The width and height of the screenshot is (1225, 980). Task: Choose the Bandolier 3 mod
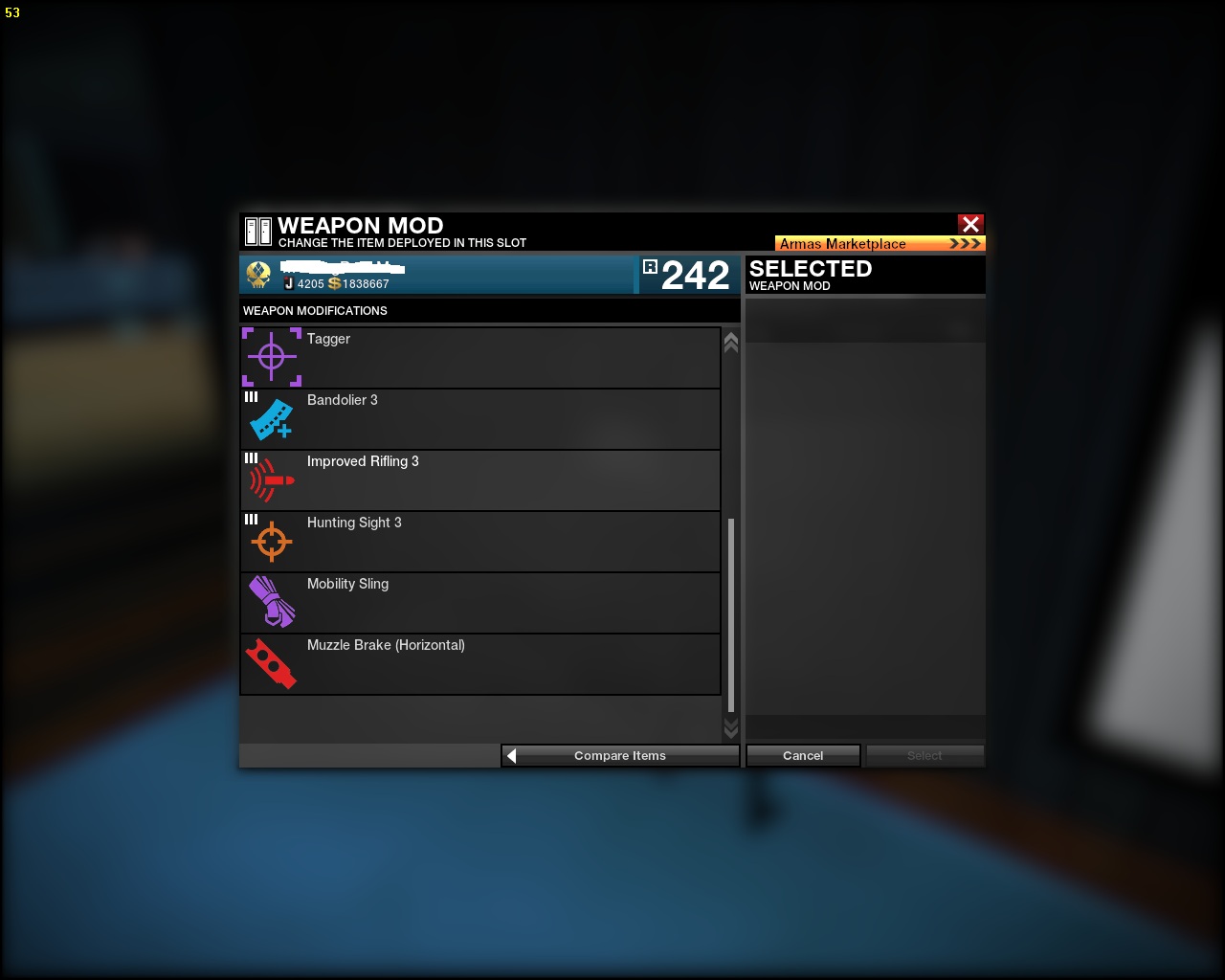479,418
